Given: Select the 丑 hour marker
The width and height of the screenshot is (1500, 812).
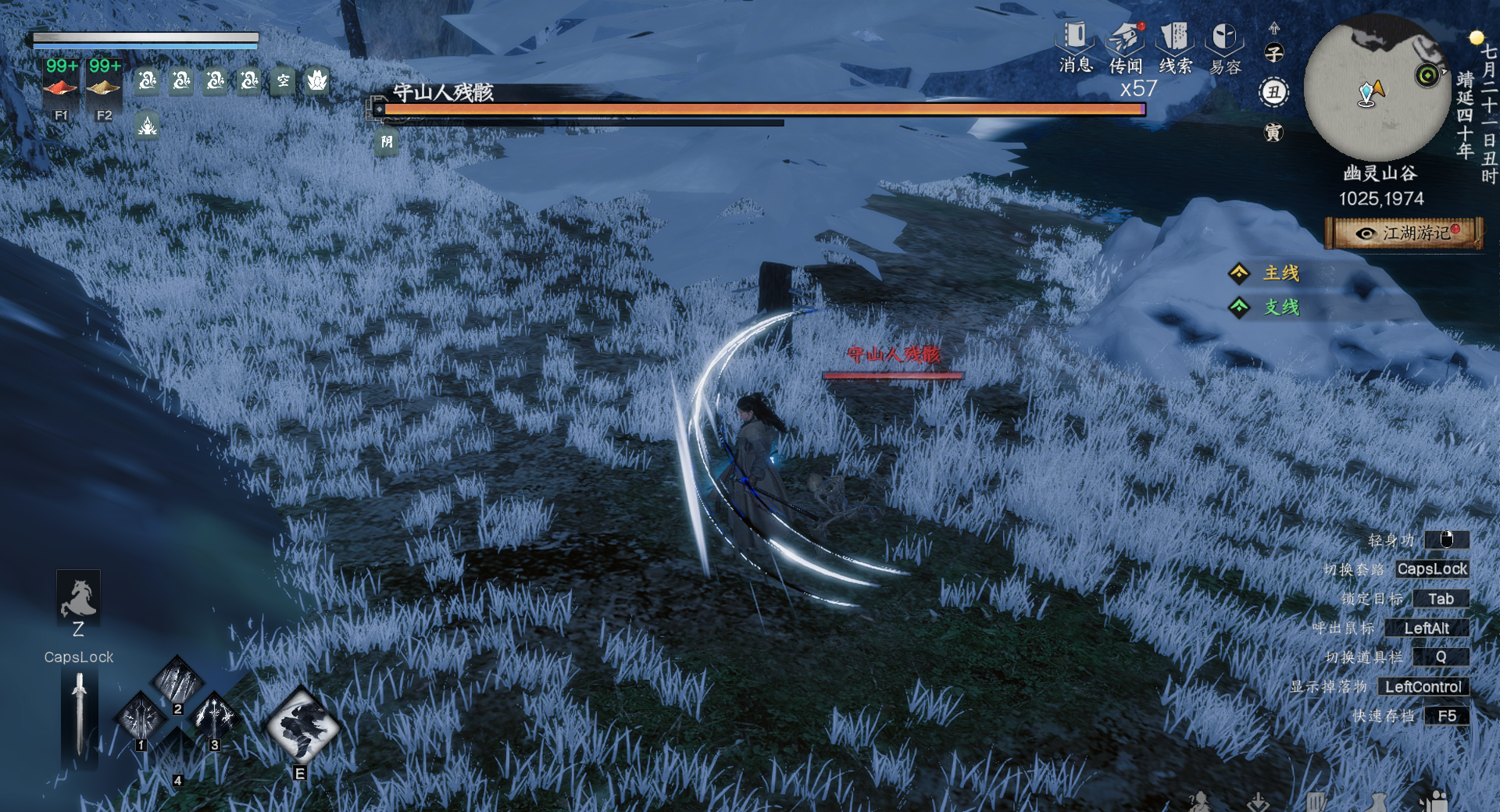Looking at the screenshot, I should click(x=1273, y=93).
